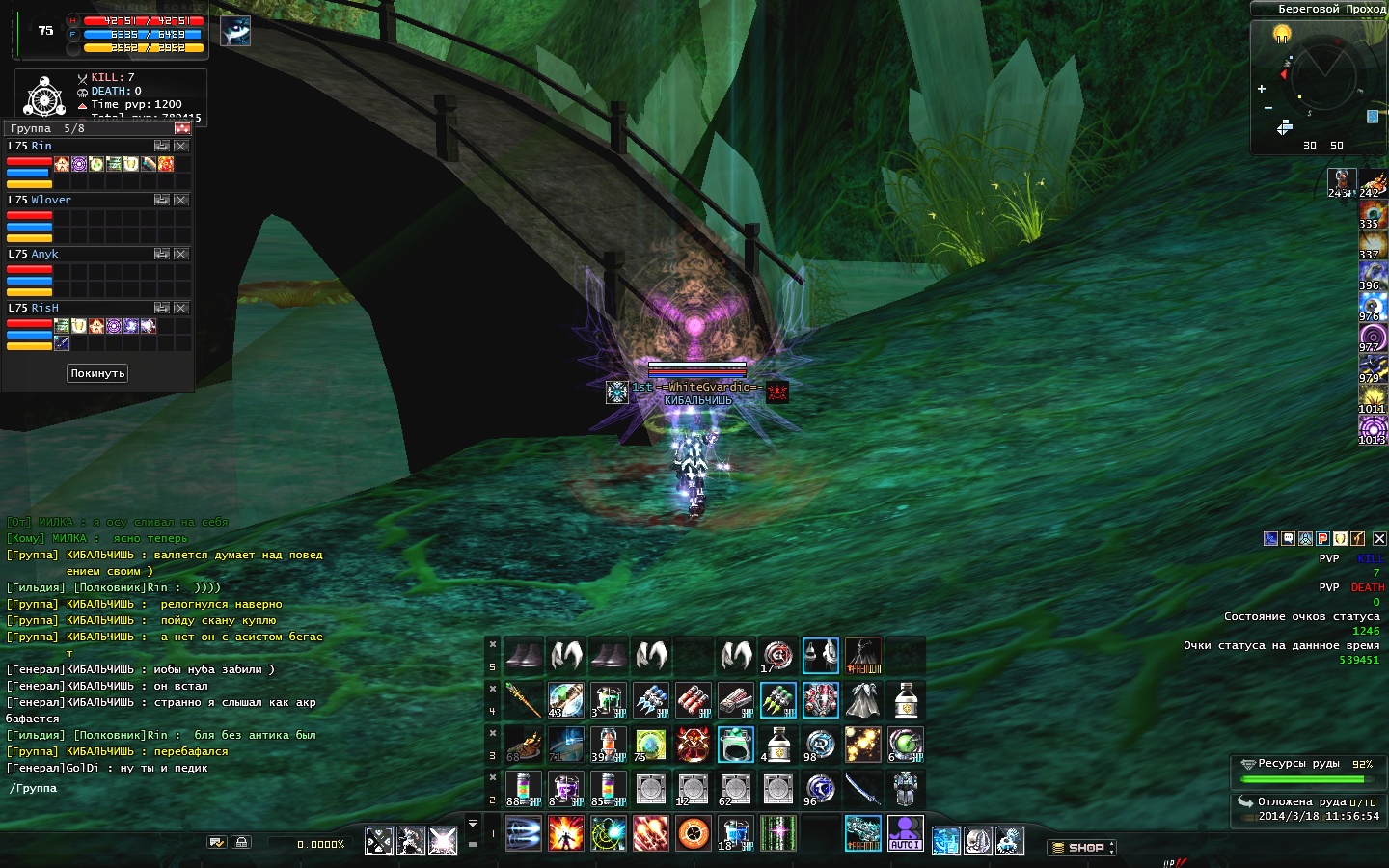Select party member Wlover in group list

point(51,200)
